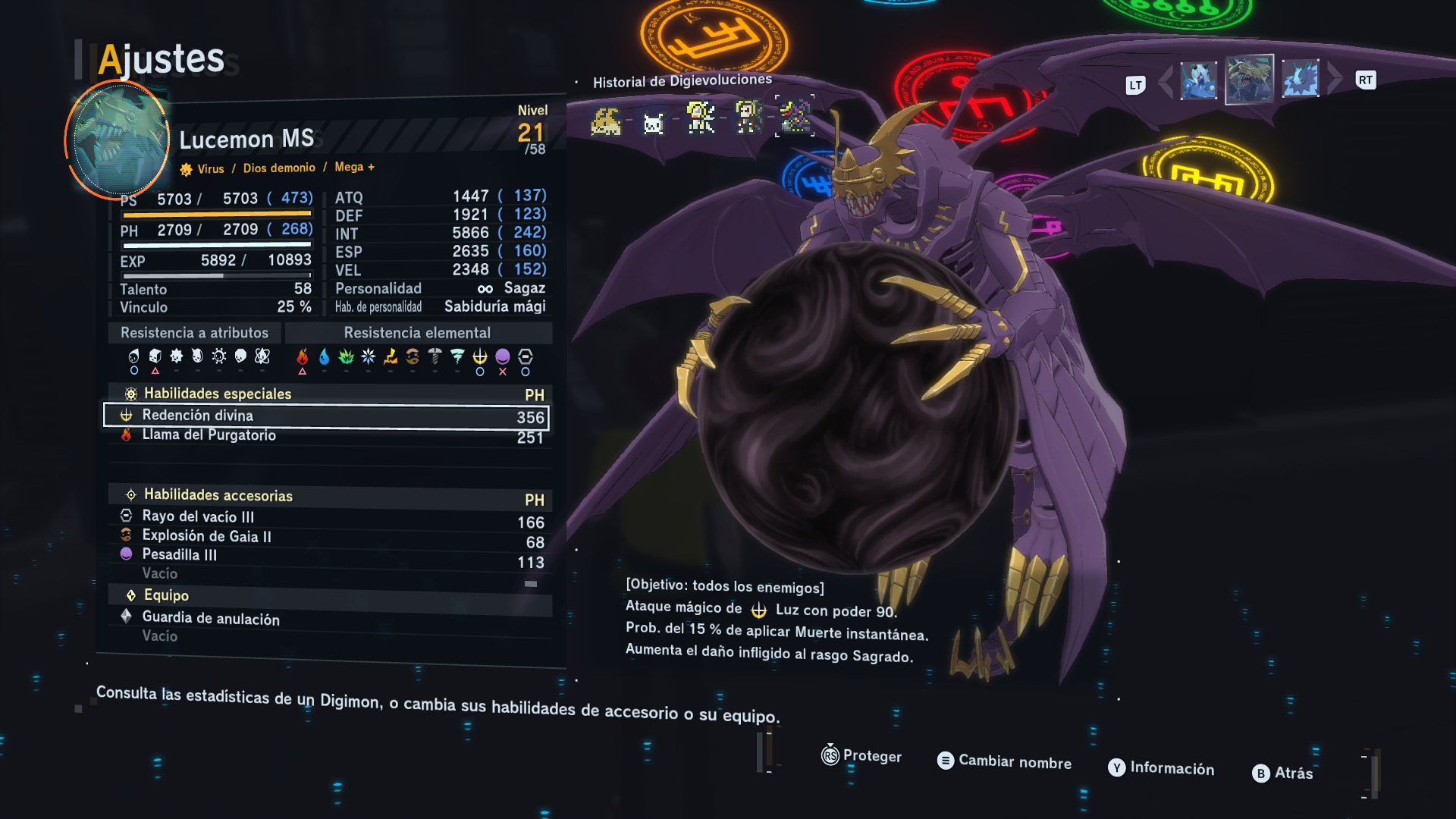This screenshot has width=1456, height=819.
Task: Click the highlighted Lucemon MS party thumbnail
Action: click(x=1250, y=79)
